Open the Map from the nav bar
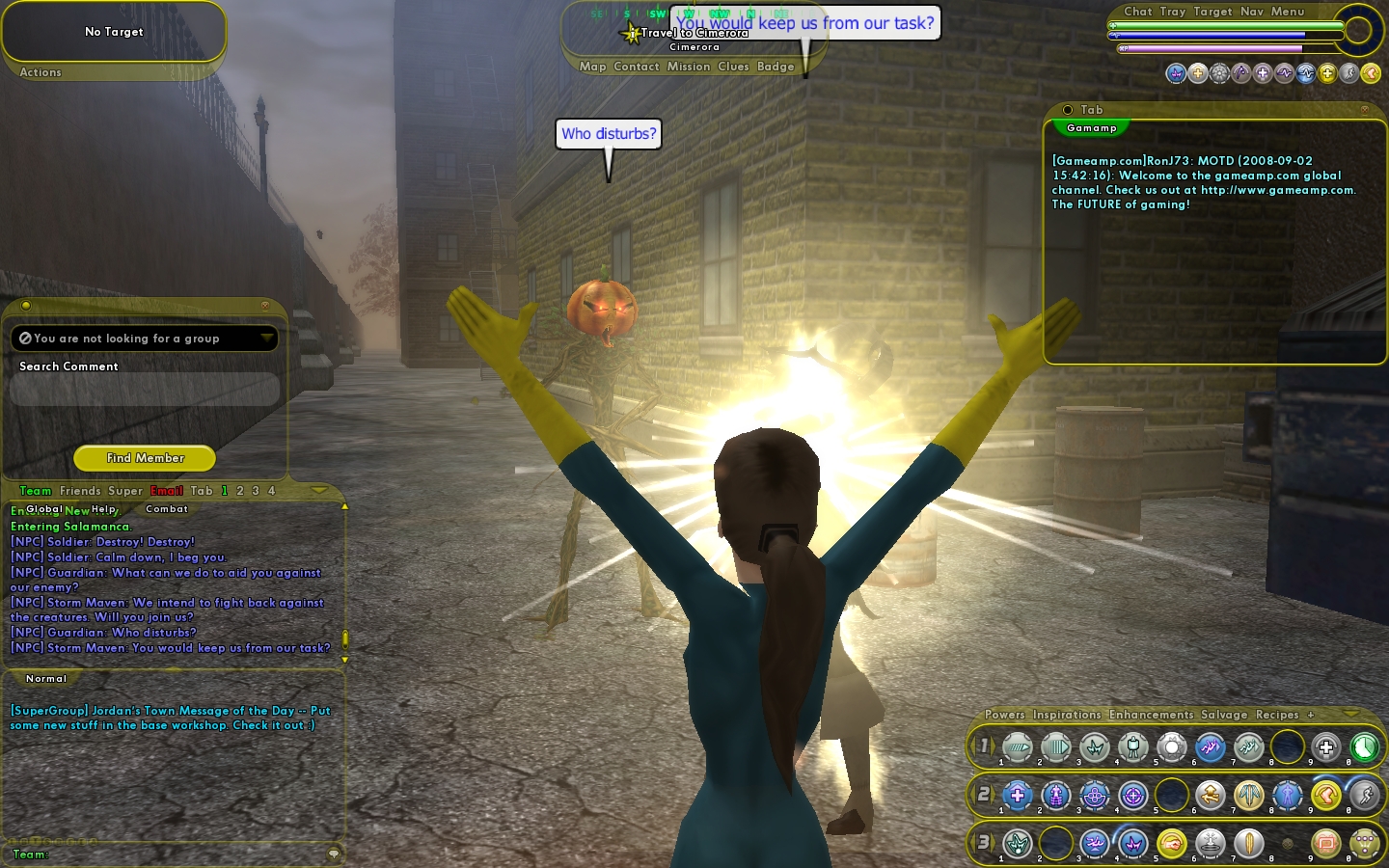The width and height of the screenshot is (1389, 868). click(x=592, y=67)
